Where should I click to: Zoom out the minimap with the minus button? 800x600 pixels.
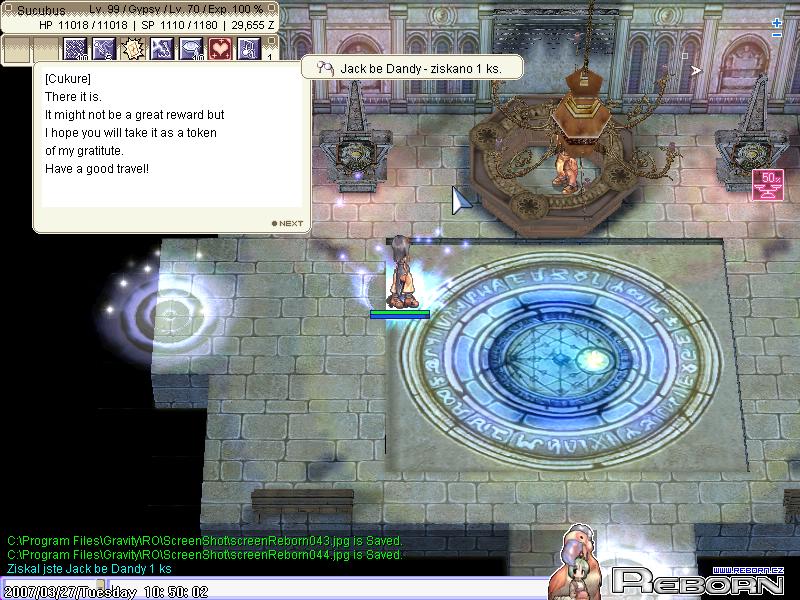777,36
